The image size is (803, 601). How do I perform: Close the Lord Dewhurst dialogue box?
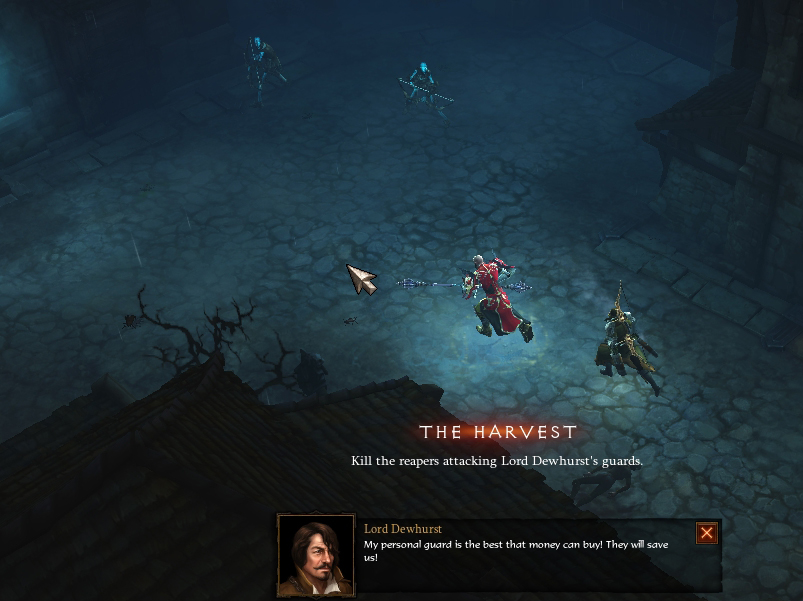click(706, 533)
